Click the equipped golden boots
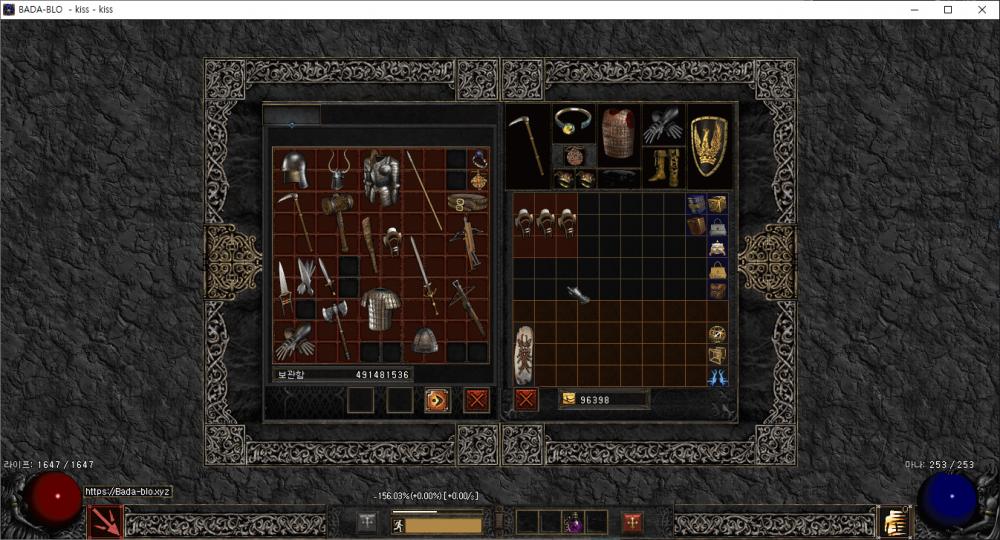 click(662, 166)
